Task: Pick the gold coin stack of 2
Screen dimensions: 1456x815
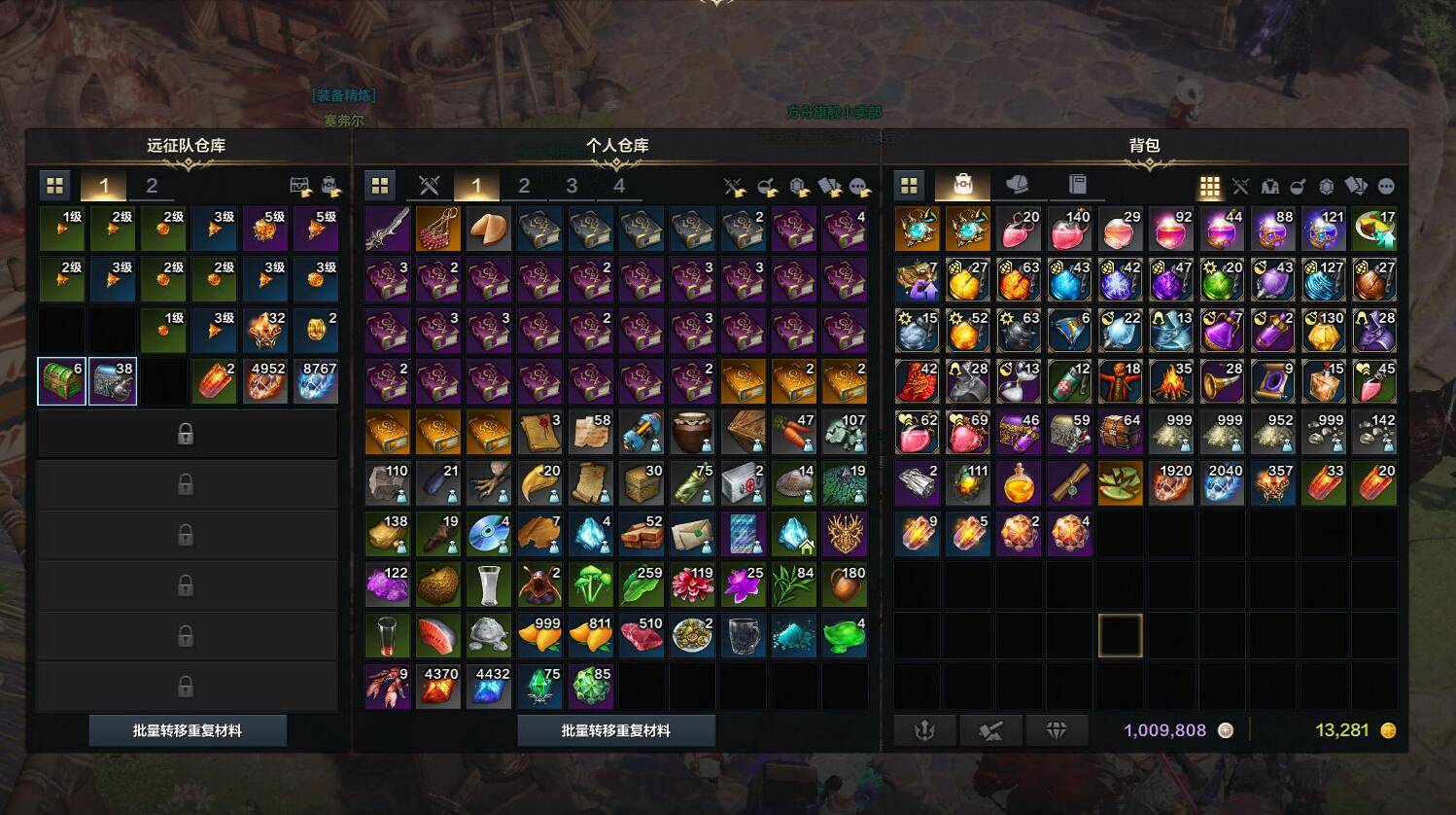Action: 316,330
